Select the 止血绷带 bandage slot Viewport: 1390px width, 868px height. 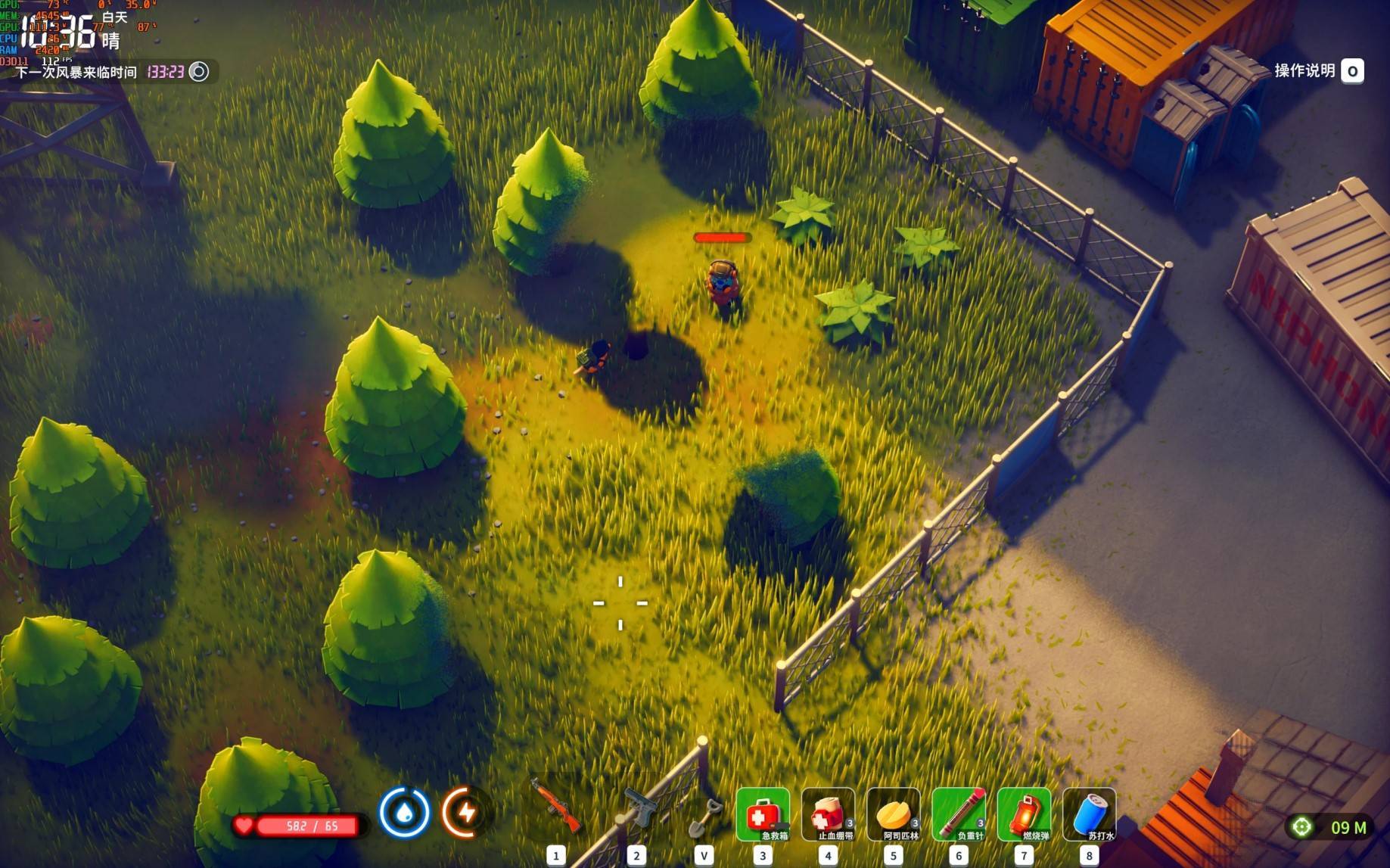coord(829,815)
